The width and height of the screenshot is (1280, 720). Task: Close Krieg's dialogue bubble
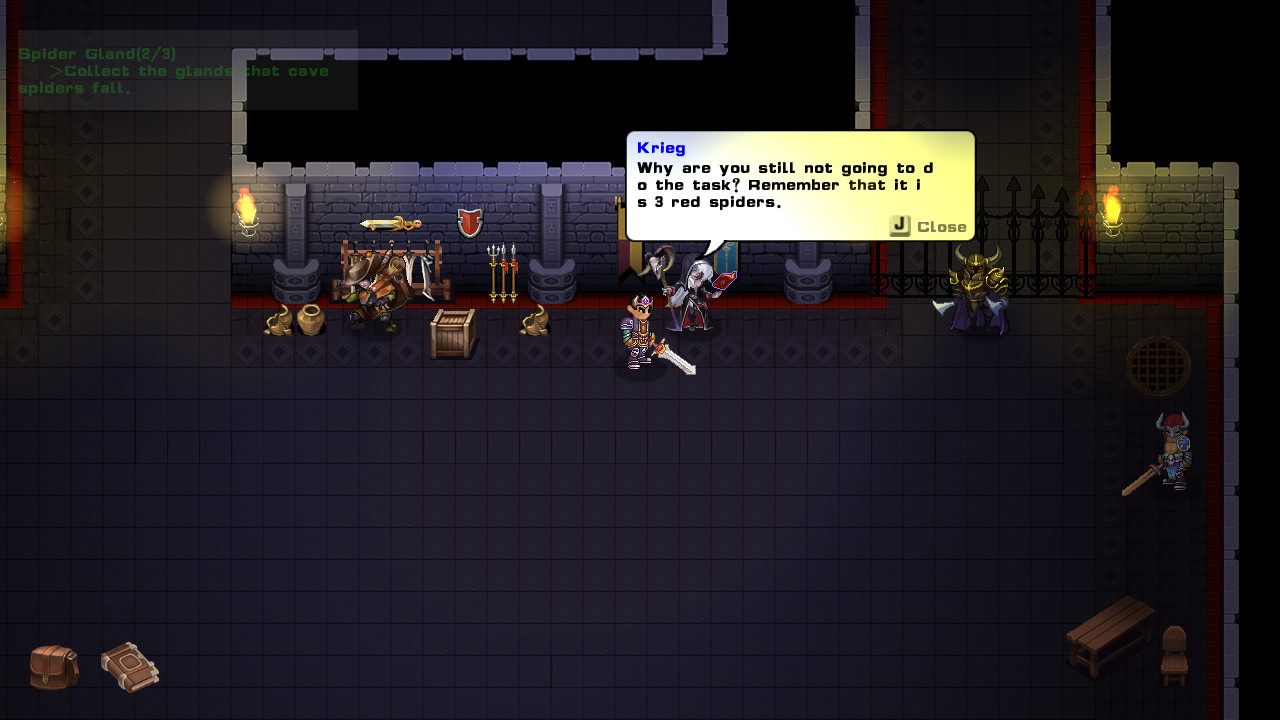point(928,226)
